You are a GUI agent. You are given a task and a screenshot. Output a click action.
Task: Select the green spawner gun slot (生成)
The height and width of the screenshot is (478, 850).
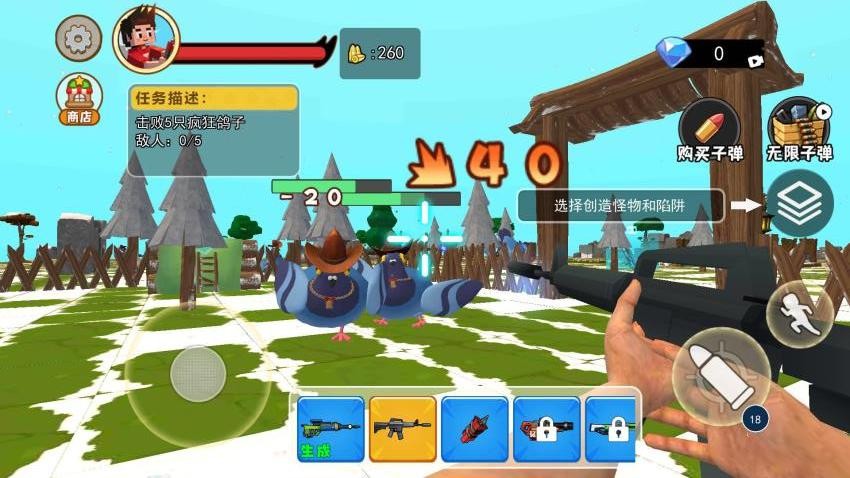pyautogui.click(x=331, y=429)
